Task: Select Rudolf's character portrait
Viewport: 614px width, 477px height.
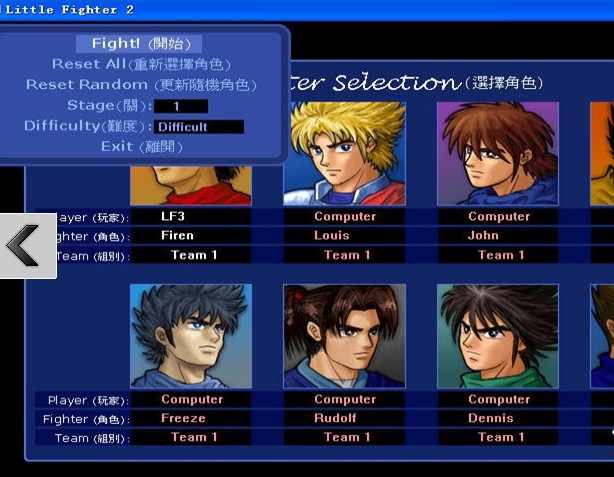Action: [344, 335]
